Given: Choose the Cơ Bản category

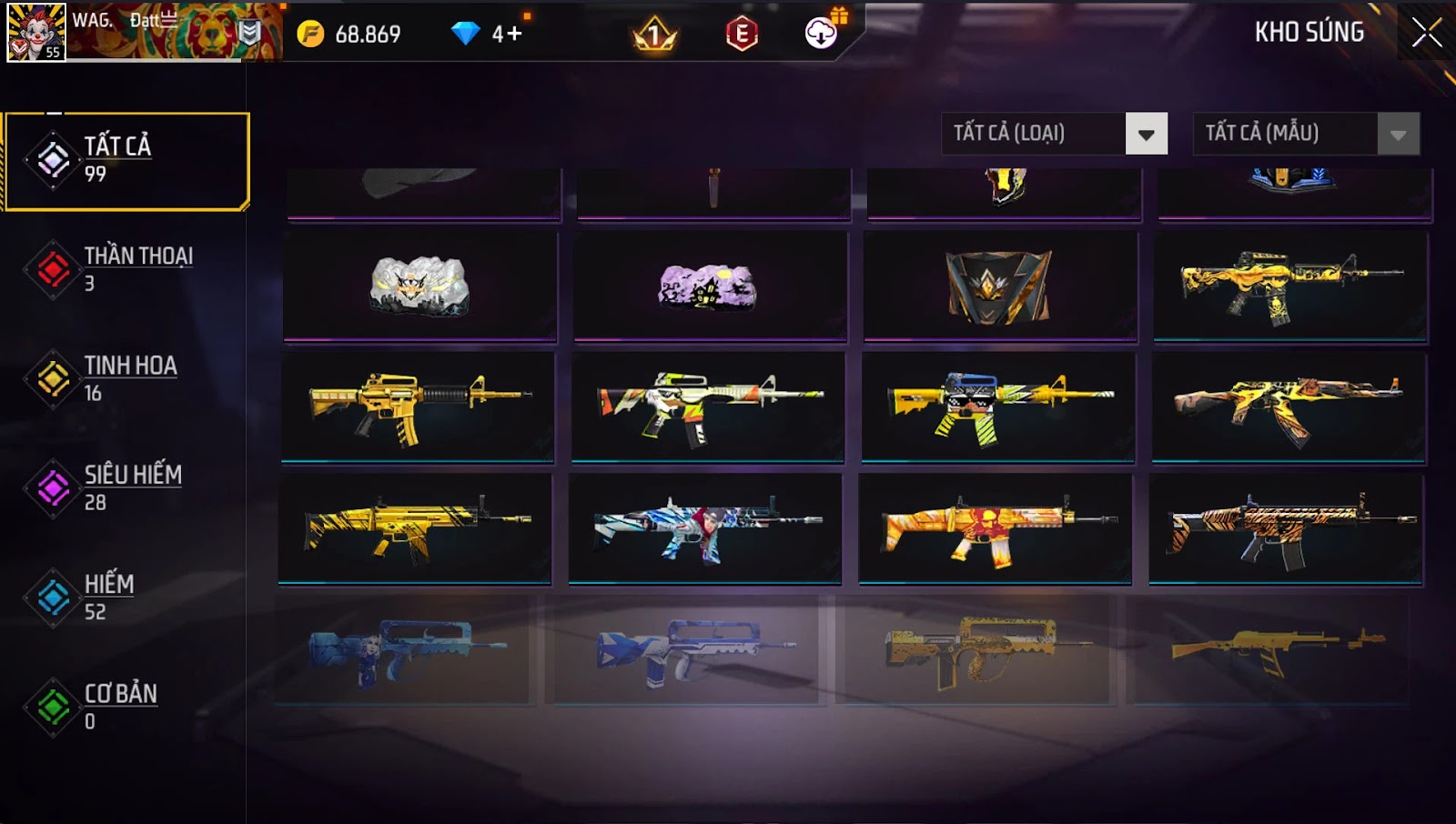Looking at the screenshot, I should pyautogui.click(x=127, y=706).
